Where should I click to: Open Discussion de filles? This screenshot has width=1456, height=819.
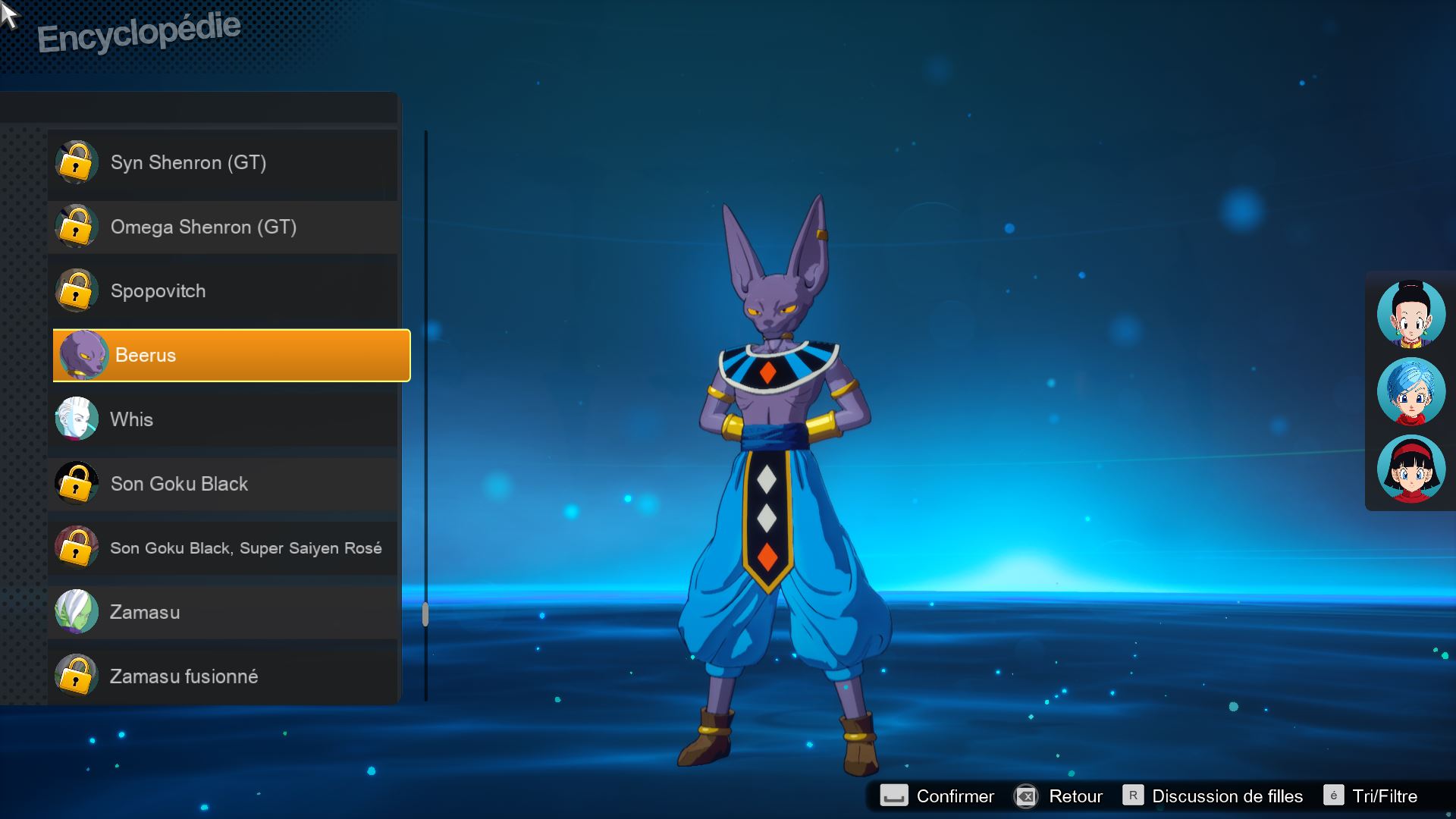1213,796
